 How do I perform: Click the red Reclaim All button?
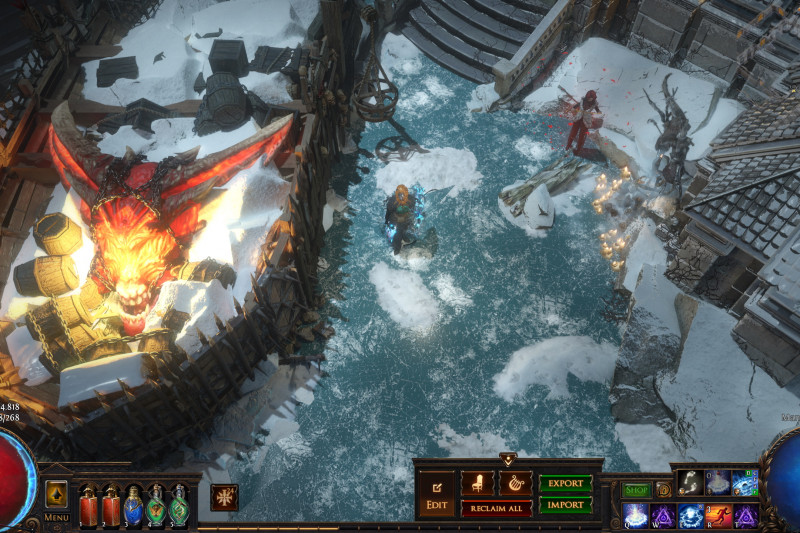497,509
